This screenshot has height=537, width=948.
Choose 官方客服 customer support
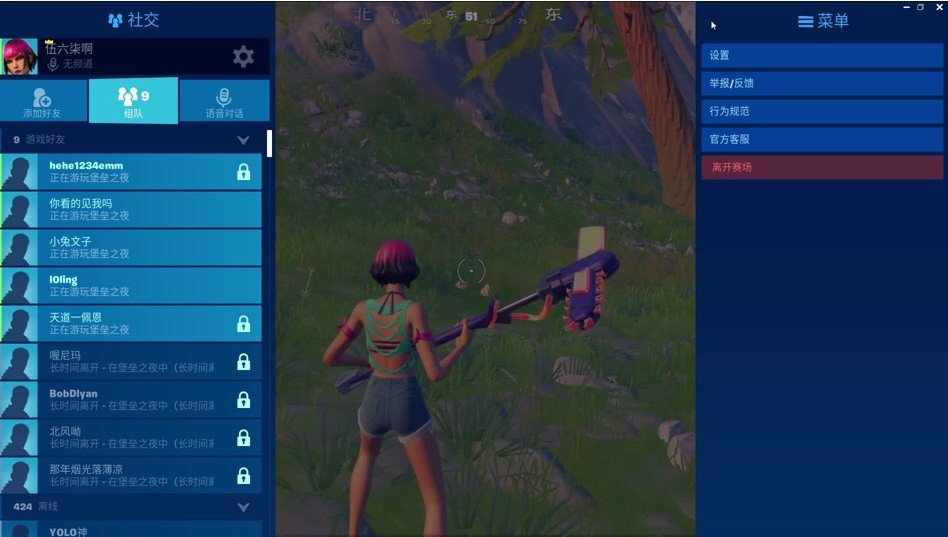click(x=822, y=140)
